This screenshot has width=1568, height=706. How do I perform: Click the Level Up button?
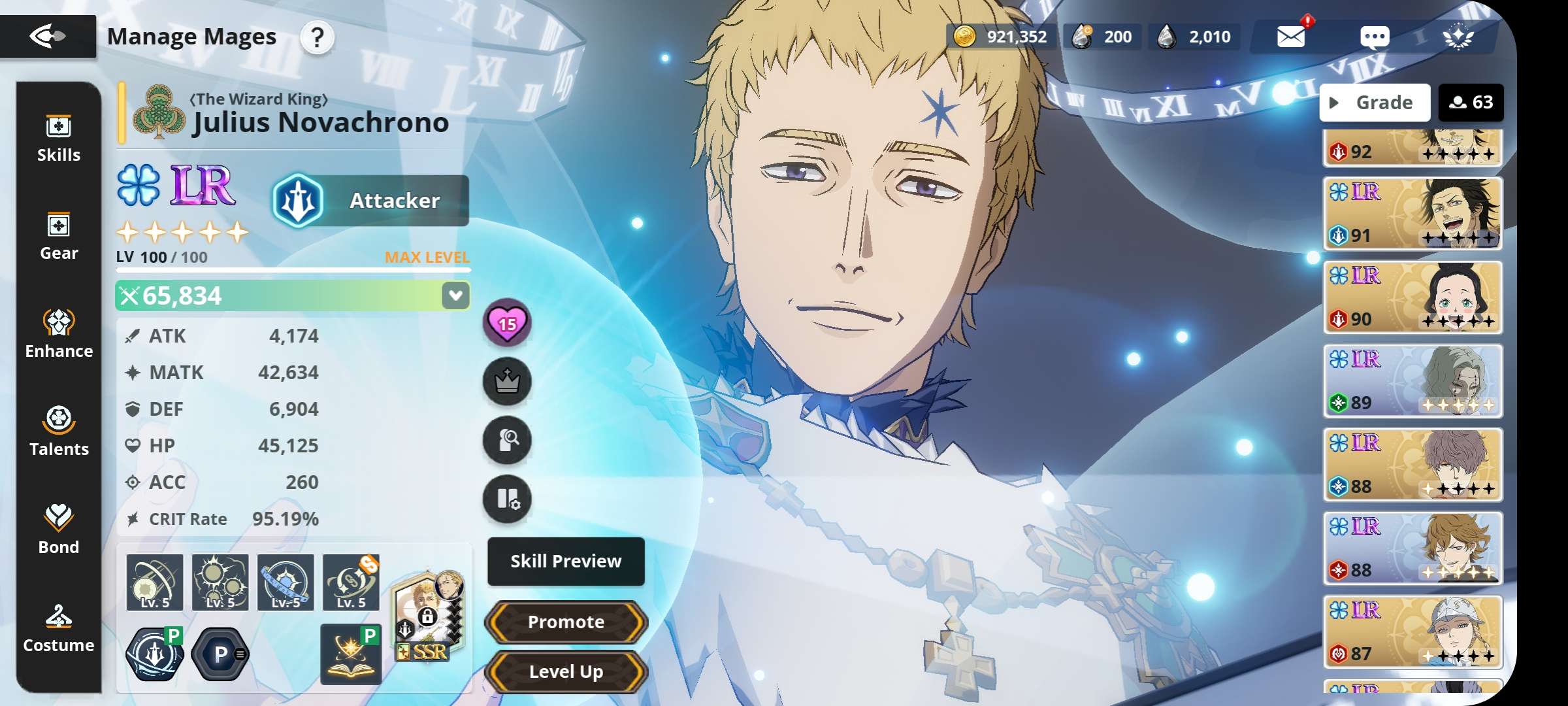[x=566, y=671]
